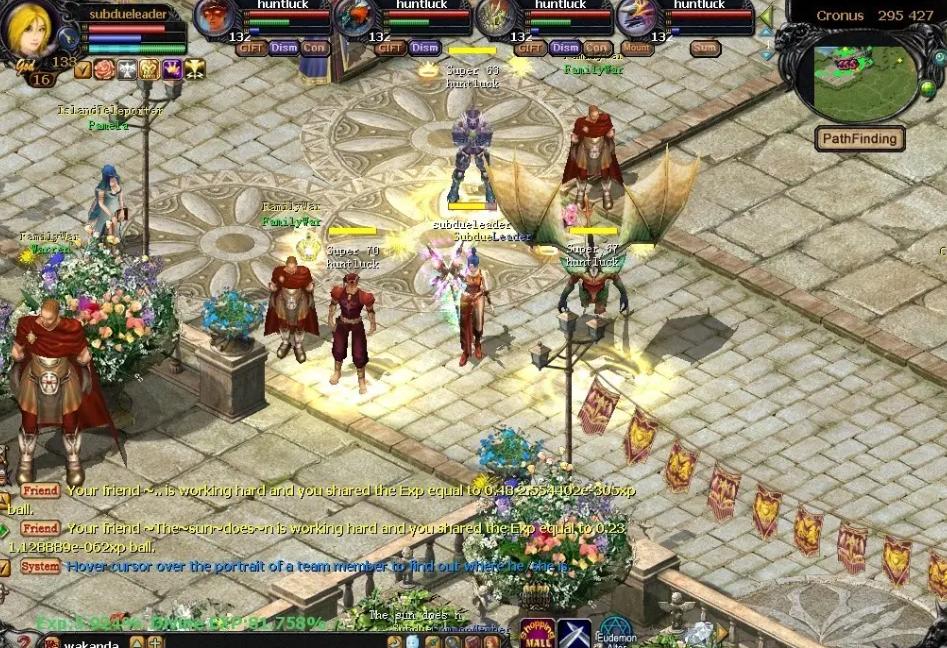Select the first huntluck pet portrait
The image size is (947, 648).
click(213, 18)
